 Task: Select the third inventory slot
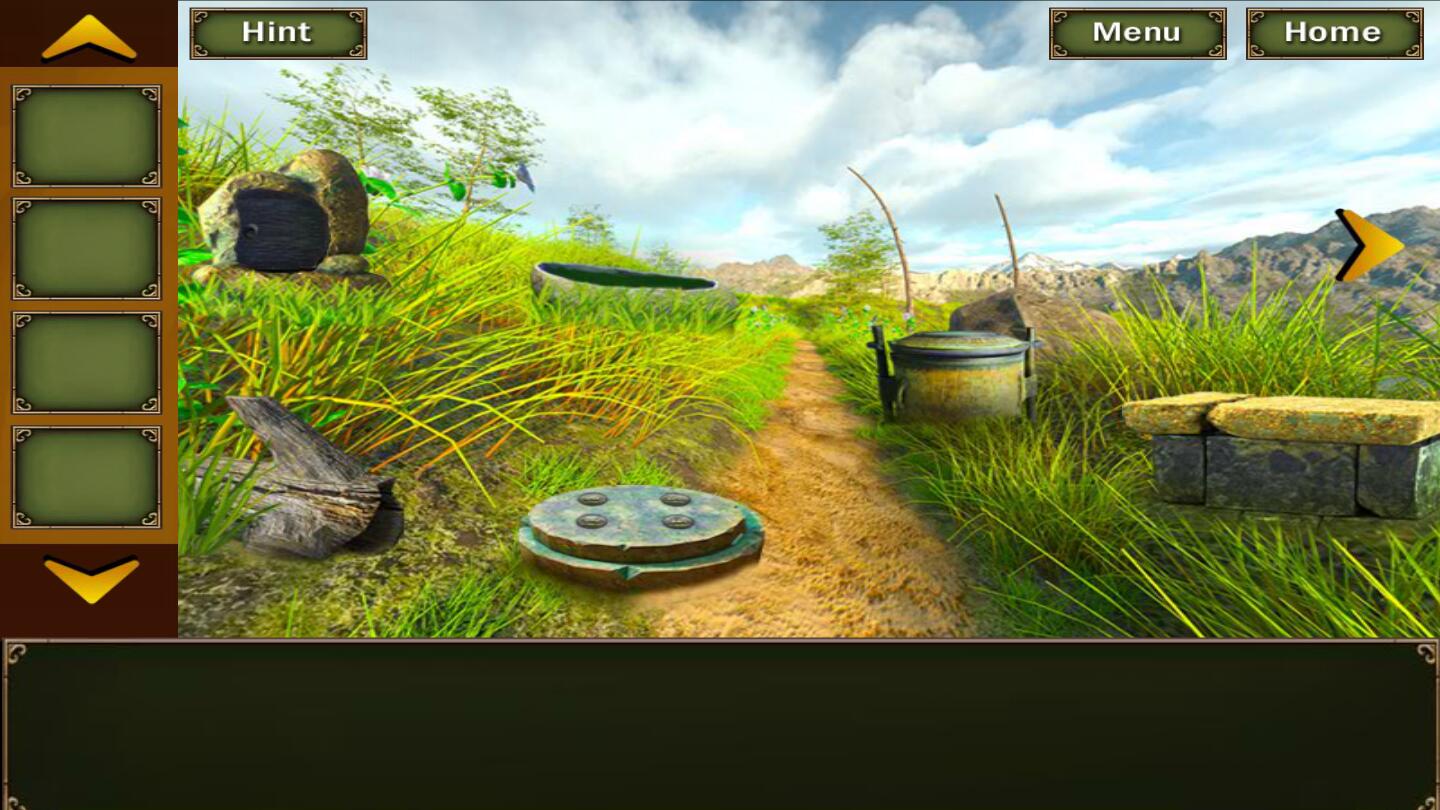coord(85,362)
